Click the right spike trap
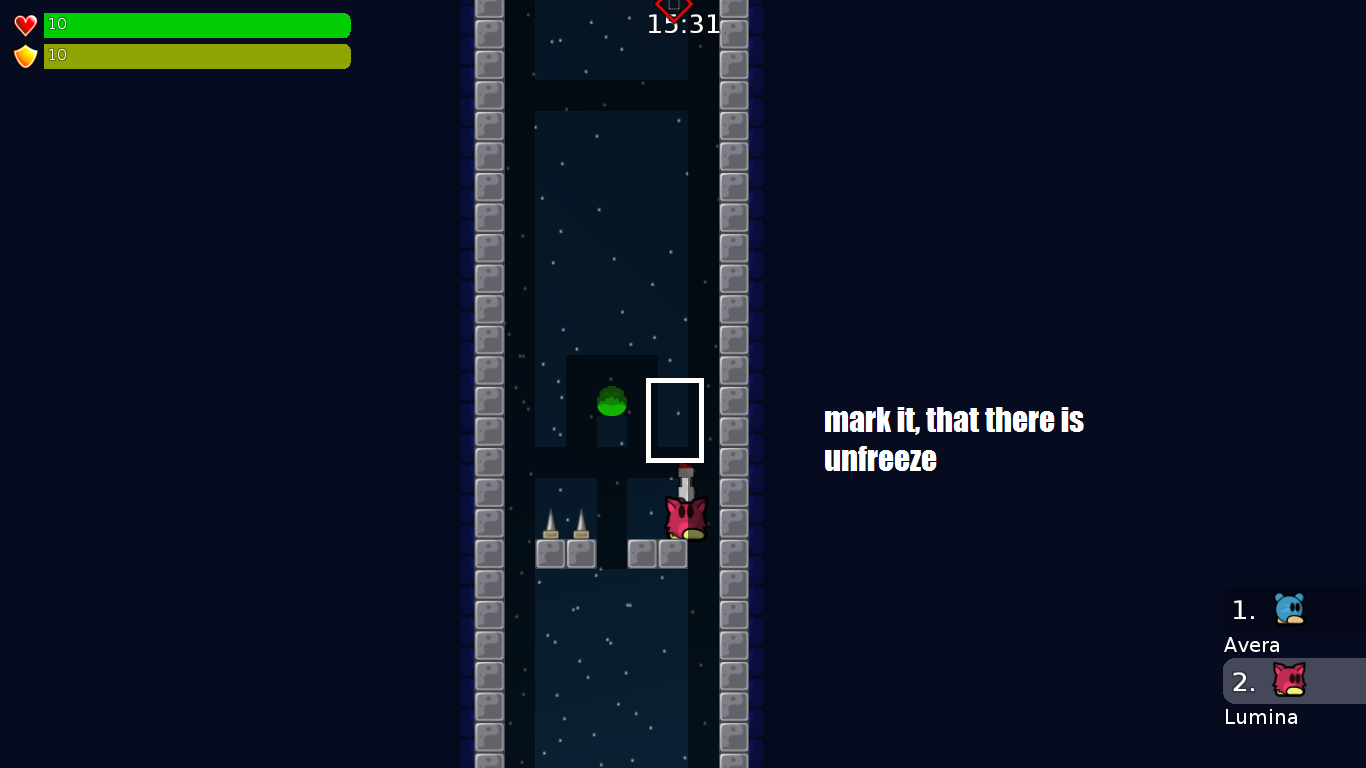This screenshot has height=768, width=1366. coord(579,525)
